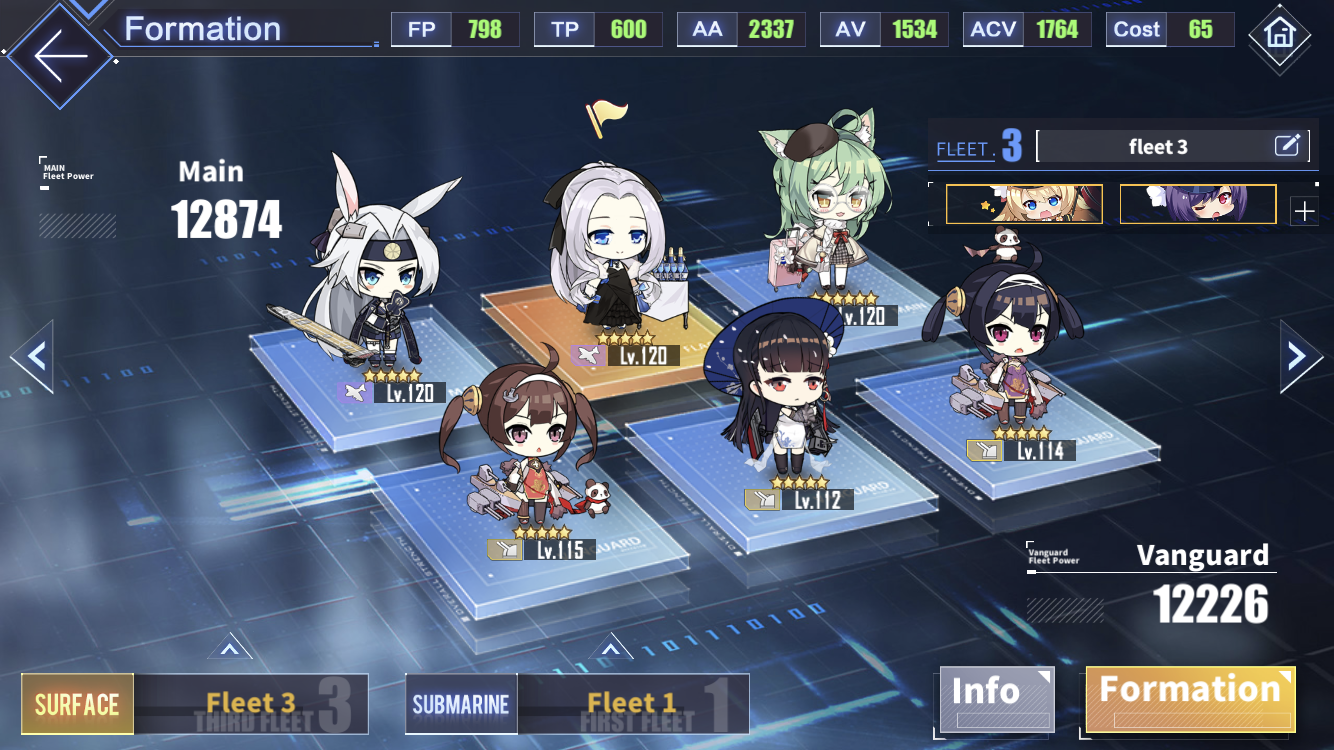Screen dimensions: 1334x750
Task: Go back using the arrow button
Action: coord(60,54)
